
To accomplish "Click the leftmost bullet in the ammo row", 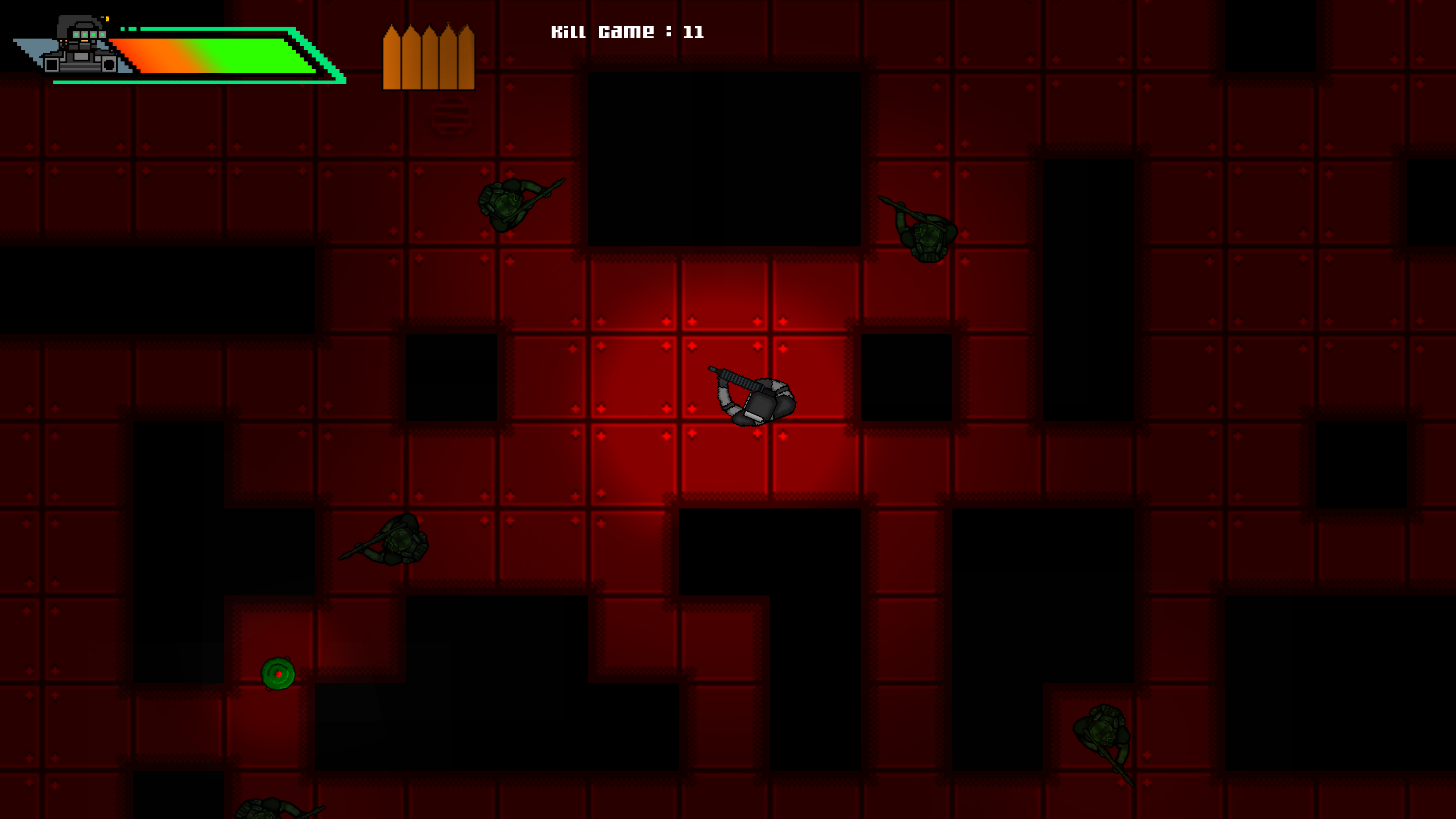I will (392, 57).
